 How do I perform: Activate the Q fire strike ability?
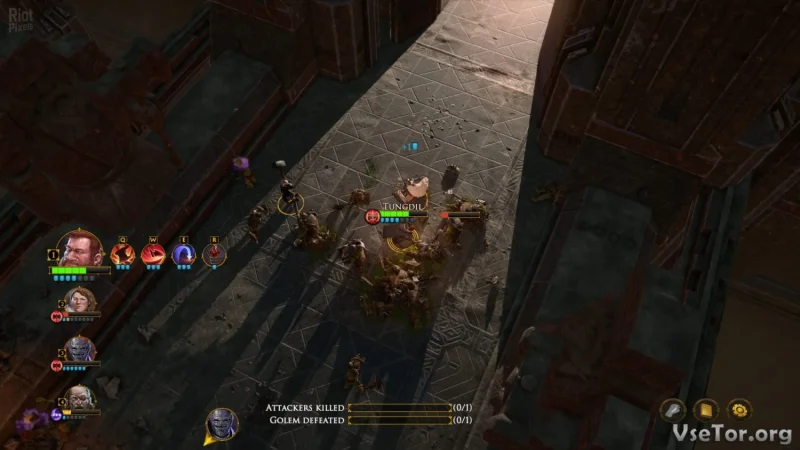(x=123, y=255)
